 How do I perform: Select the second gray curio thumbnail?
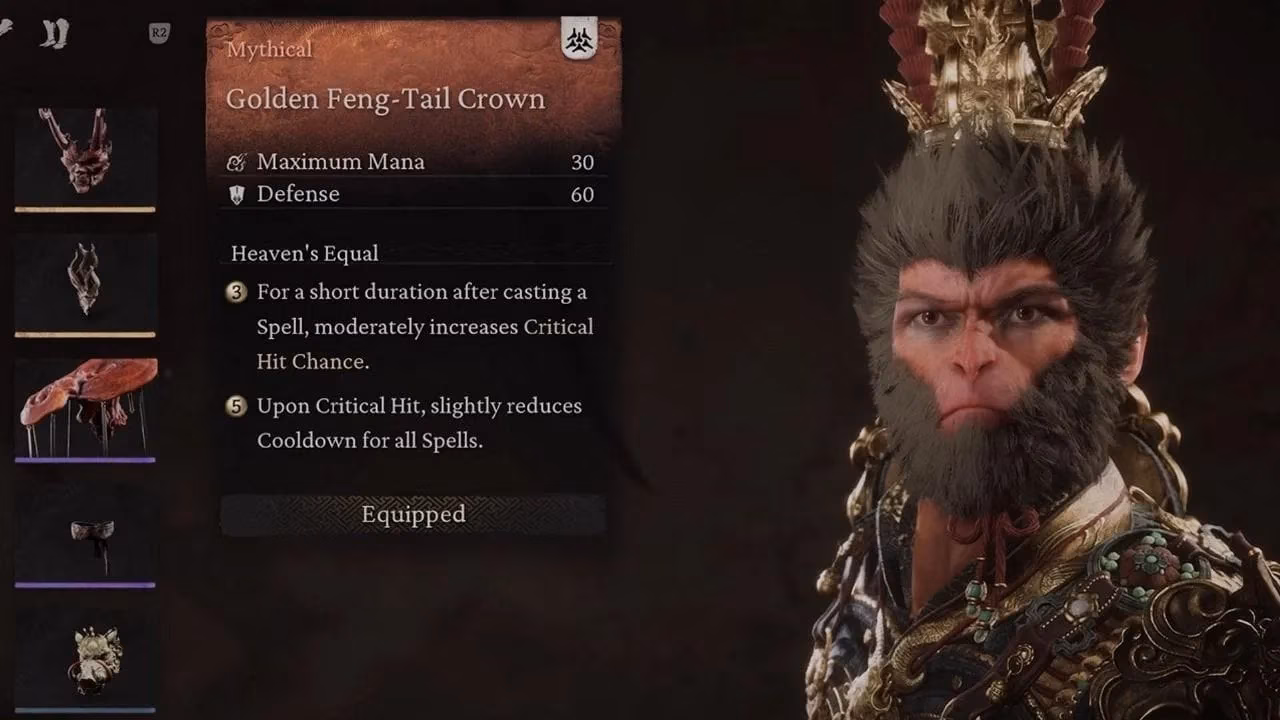click(x=85, y=278)
